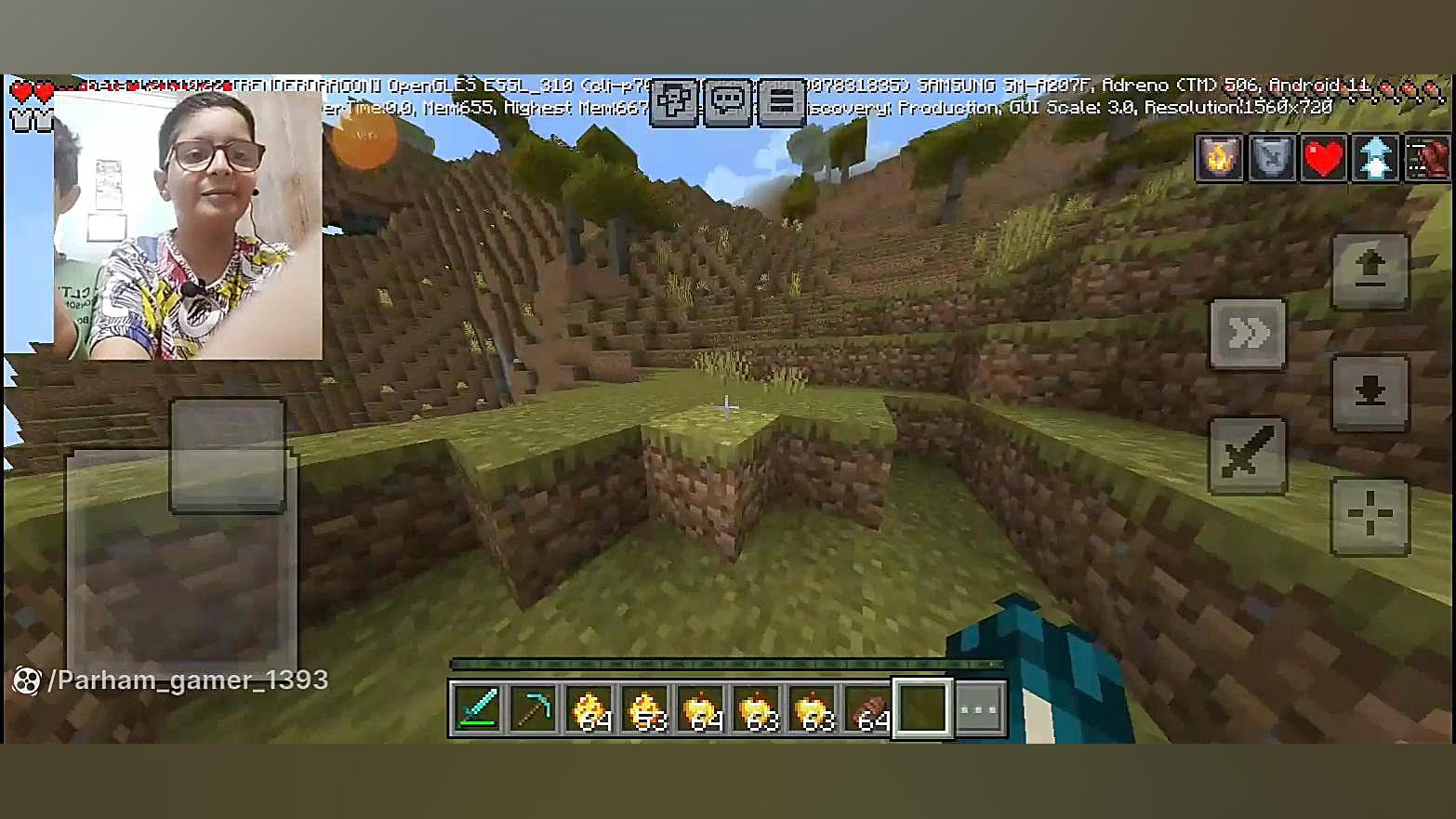Tap the fire resistance effect icon
The image size is (1456, 819).
[x=1219, y=157]
